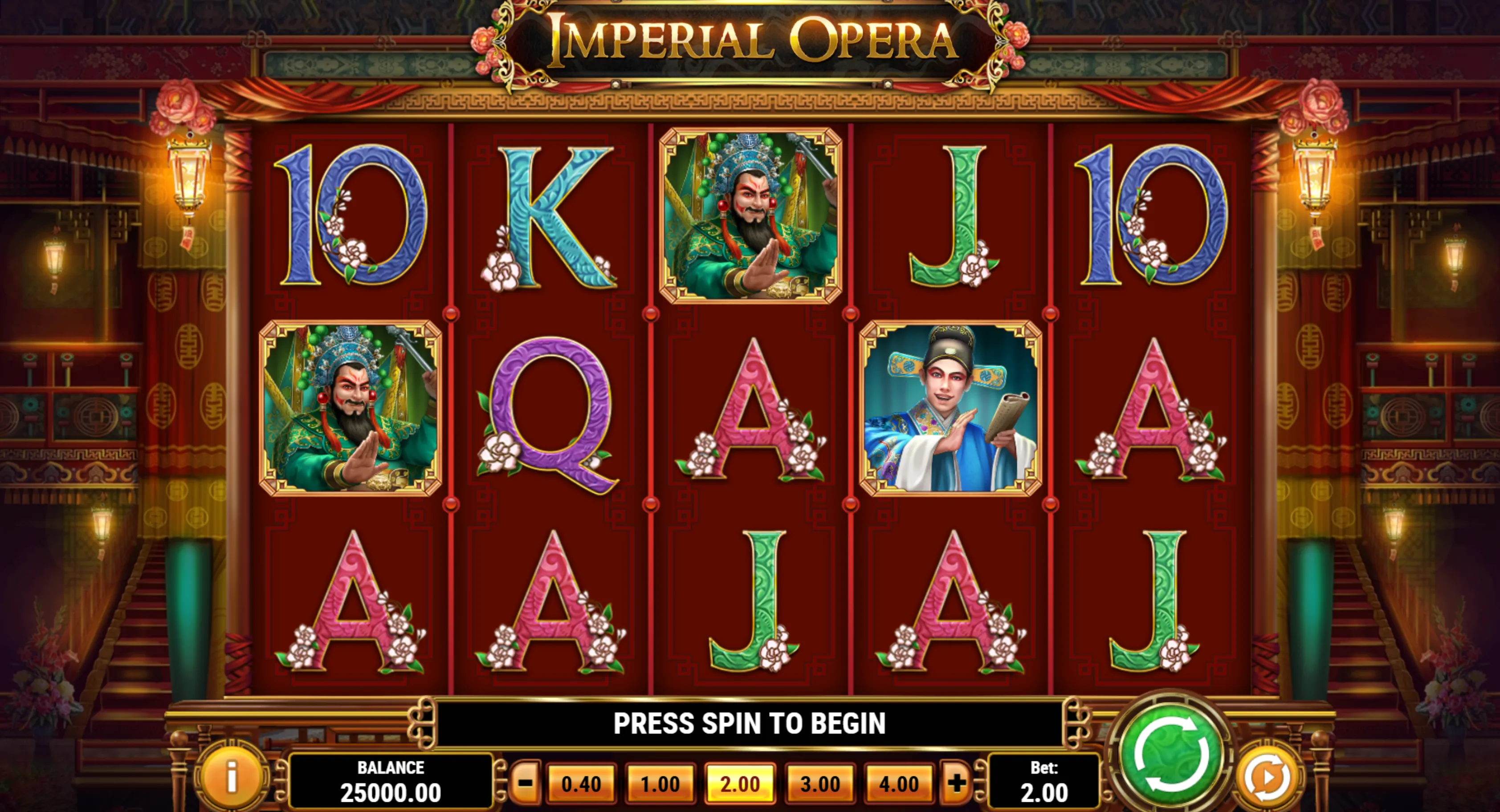Spin the reels with the green button
The height and width of the screenshot is (812, 1500).
(x=1171, y=755)
